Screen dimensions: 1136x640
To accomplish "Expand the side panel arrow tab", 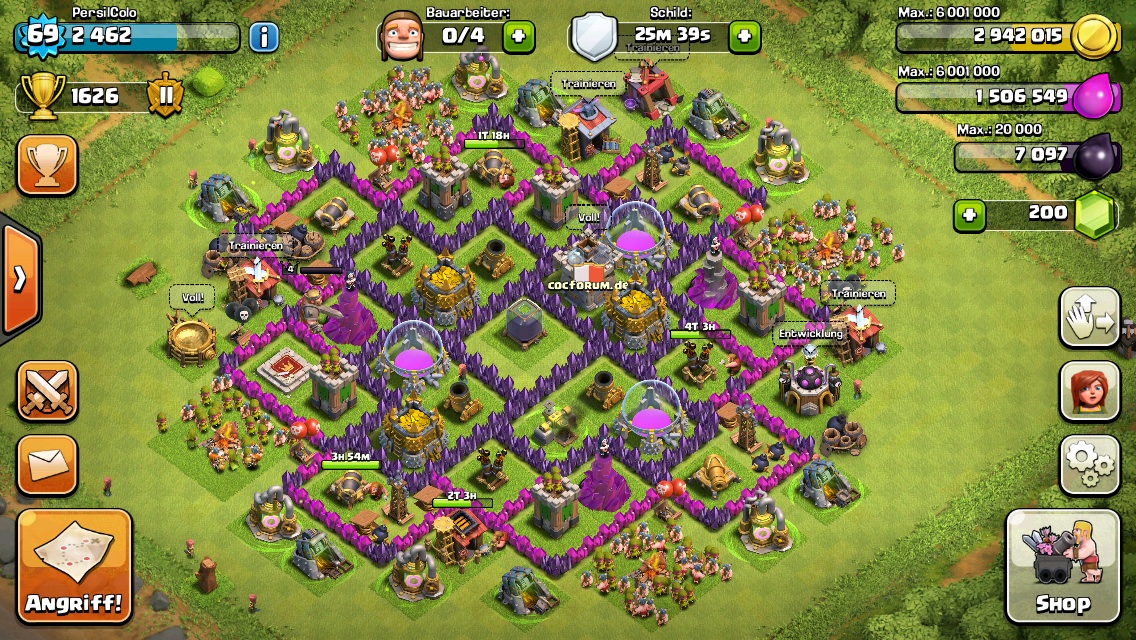I will (x=20, y=278).
